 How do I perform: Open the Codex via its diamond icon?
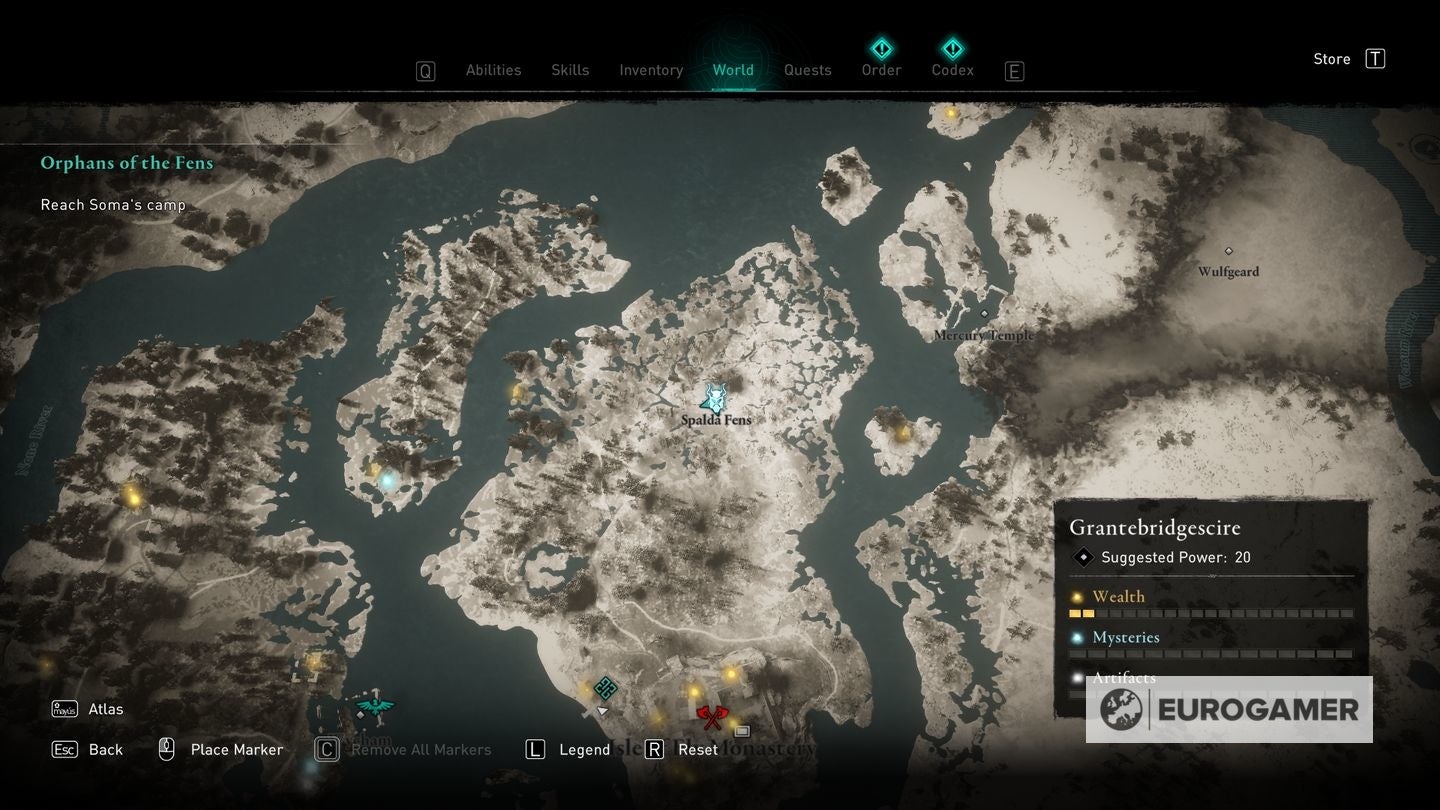pyautogui.click(x=952, y=48)
